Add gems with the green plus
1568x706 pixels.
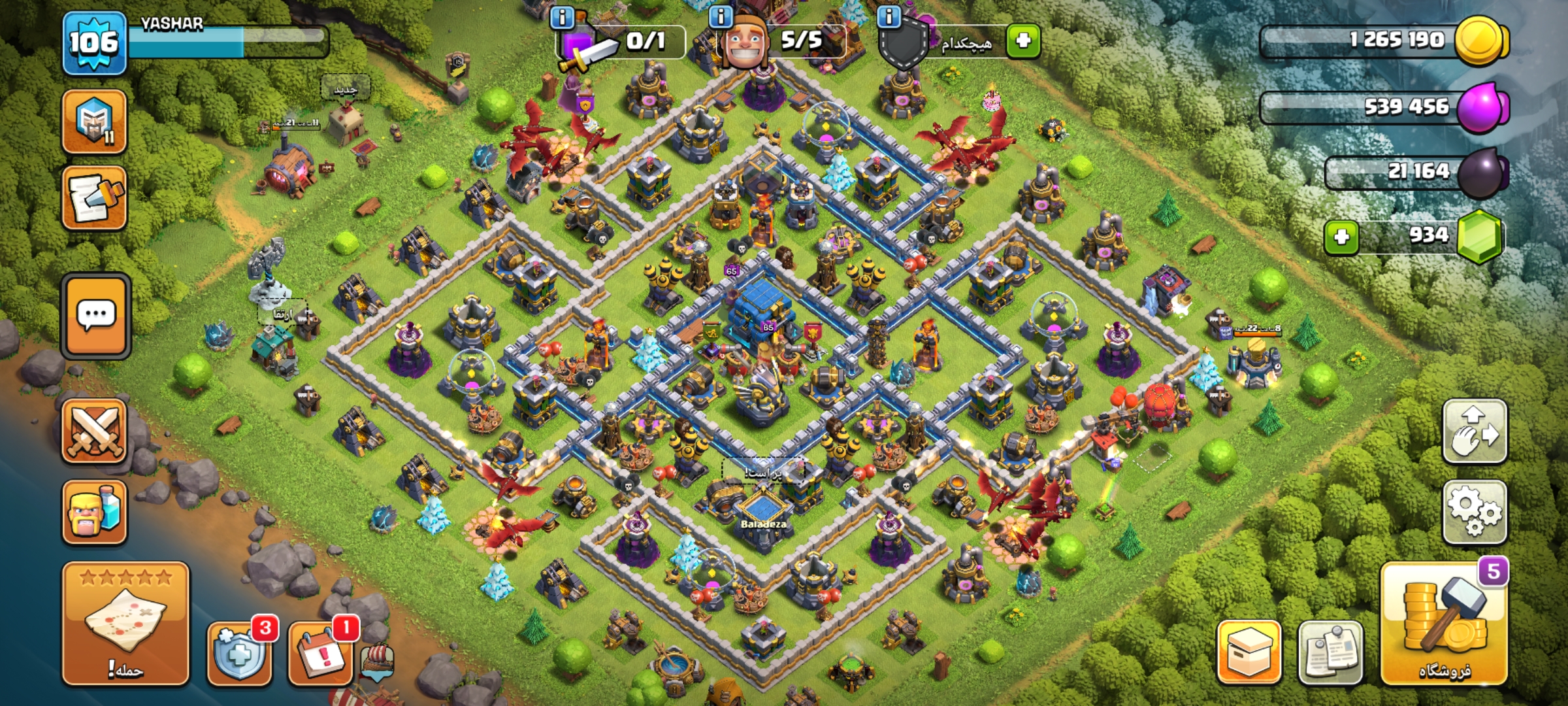coord(1341,237)
